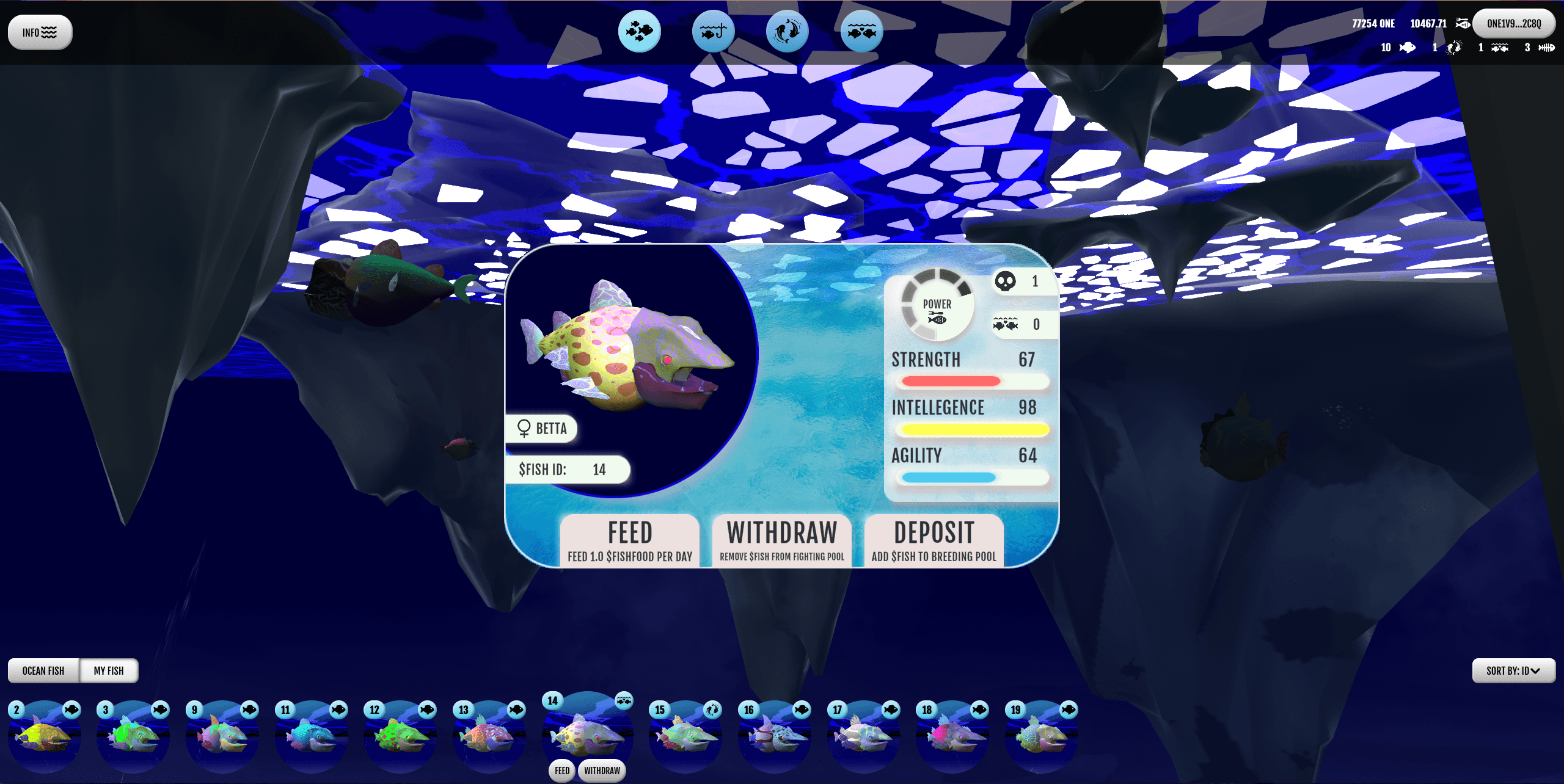Open the ocean fish school view
This screenshot has width=1564, height=784.
[x=638, y=32]
